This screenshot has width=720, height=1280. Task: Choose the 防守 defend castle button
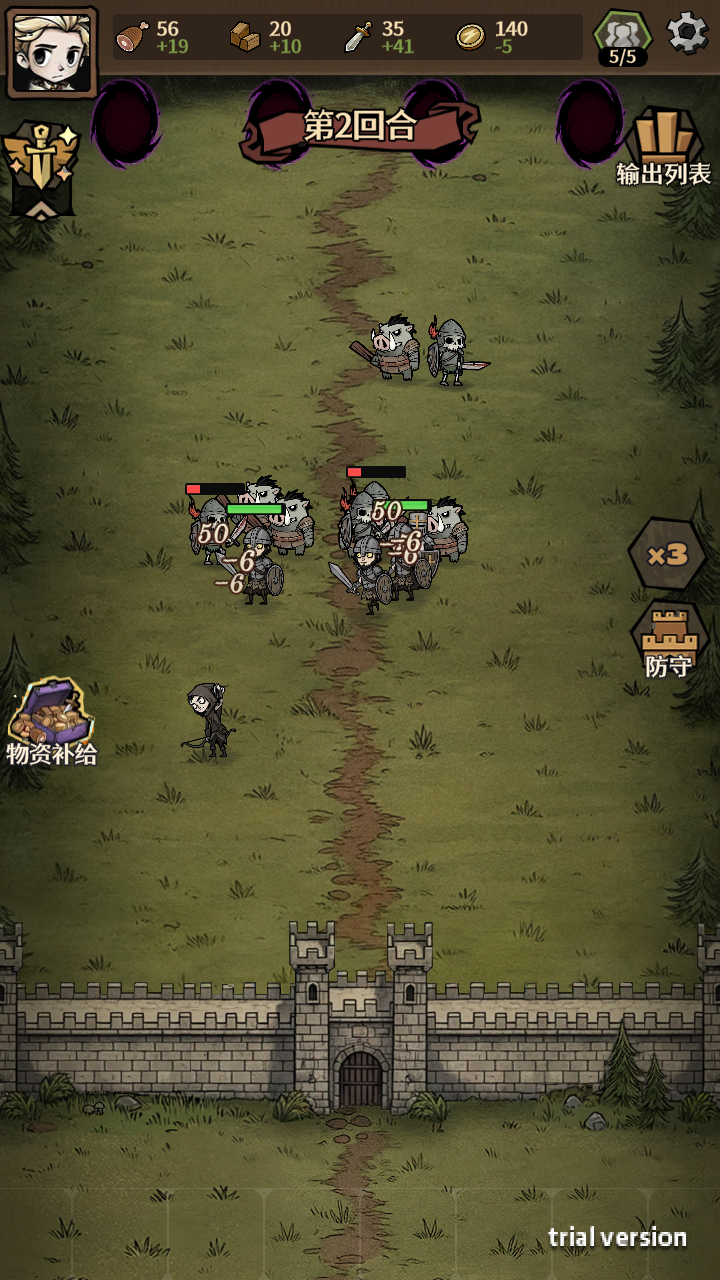point(668,642)
